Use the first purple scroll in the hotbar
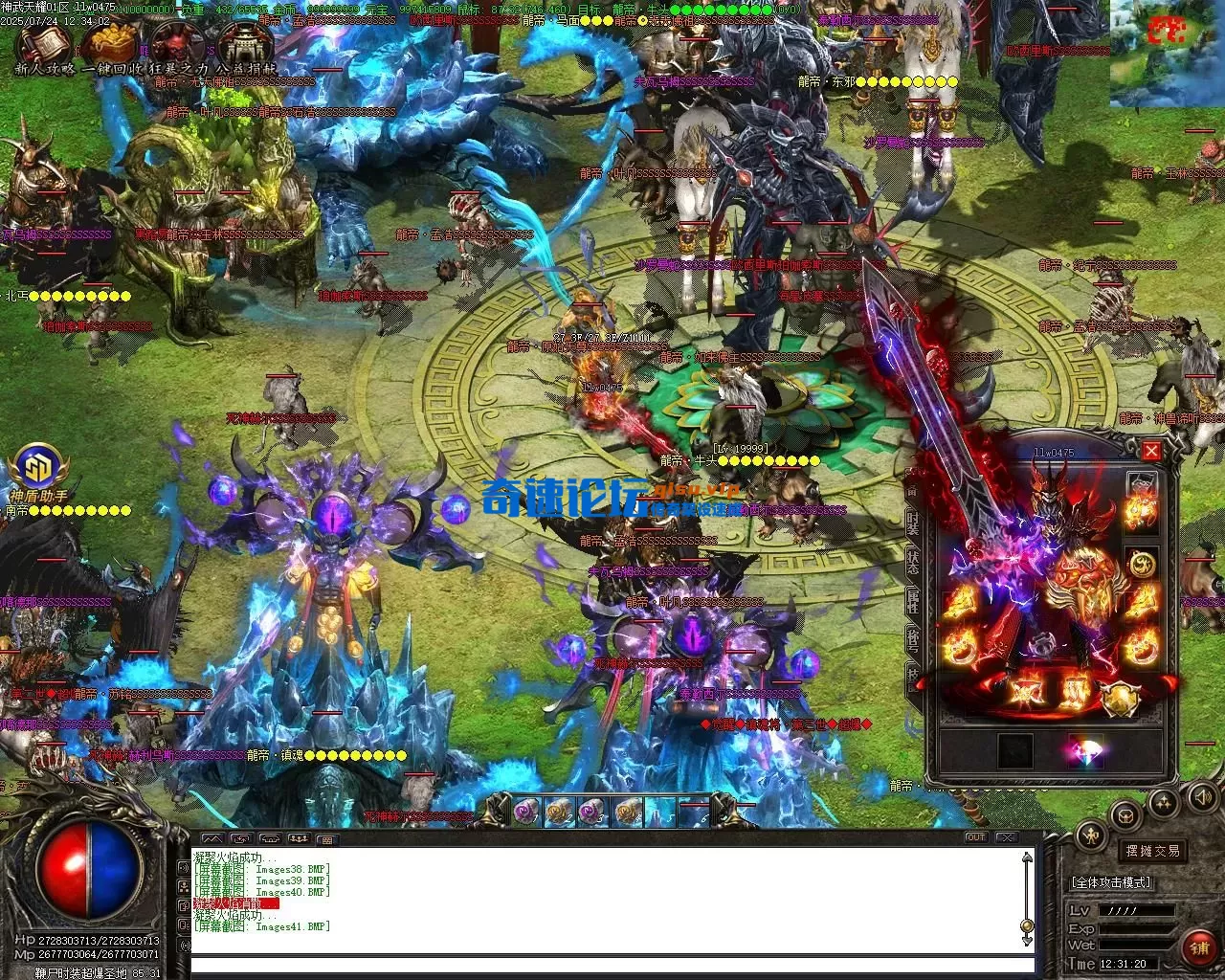 (x=525, y=812)
